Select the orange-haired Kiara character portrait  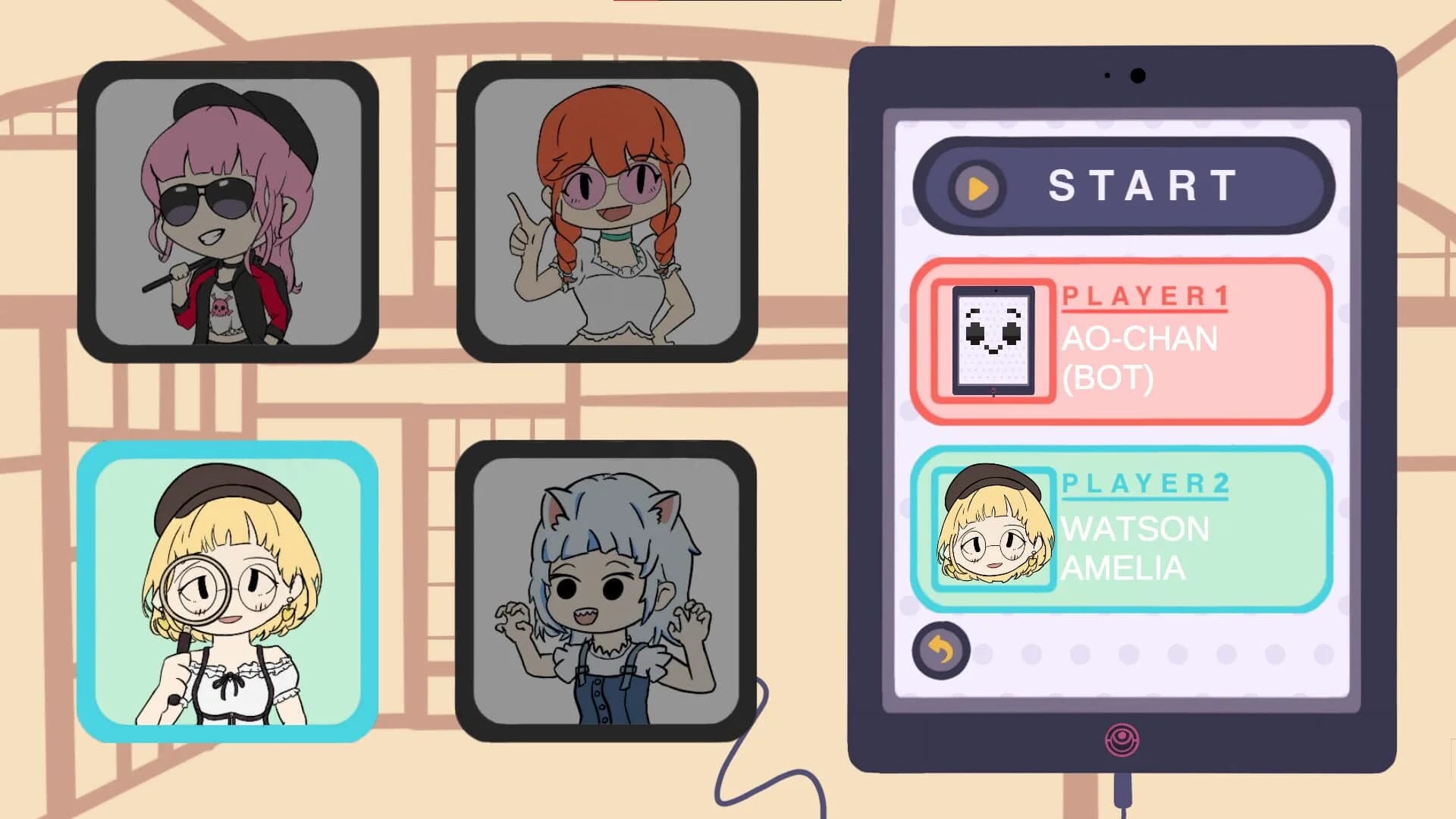(607, 209)
